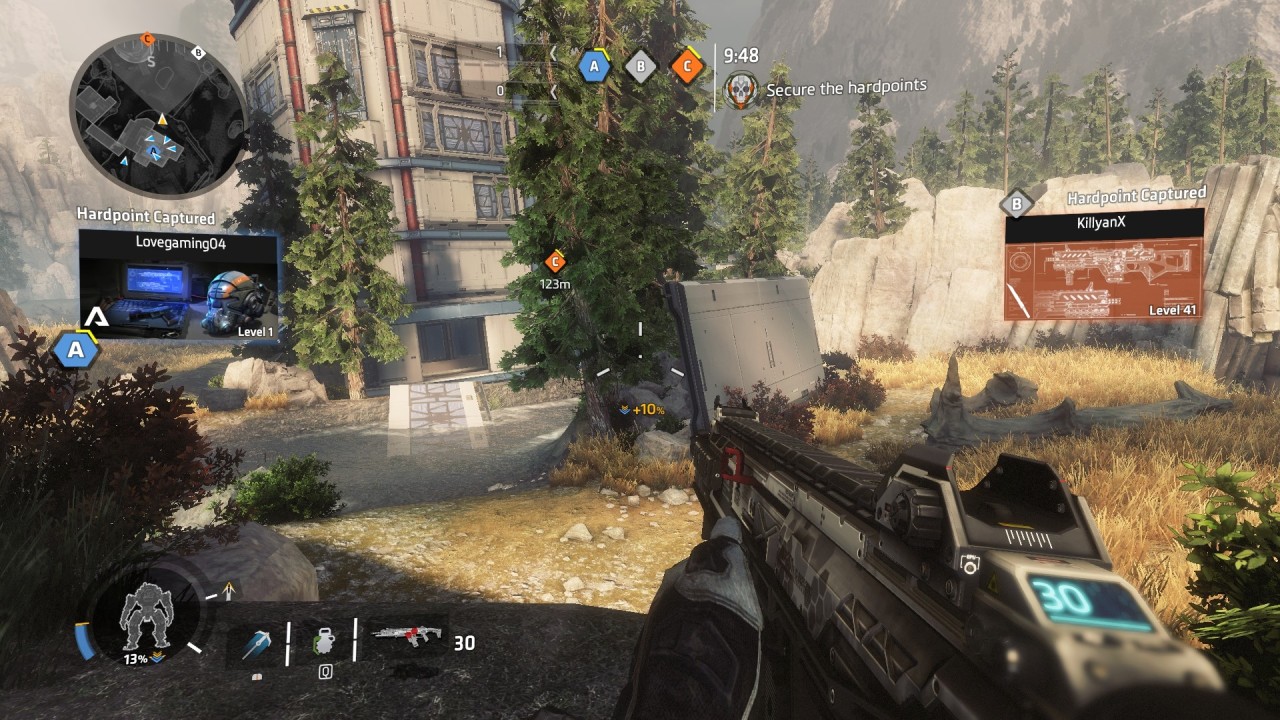Select hardpoint A in the top score bar
Viewport: 1280px width, 720px height.
[594, 67]
